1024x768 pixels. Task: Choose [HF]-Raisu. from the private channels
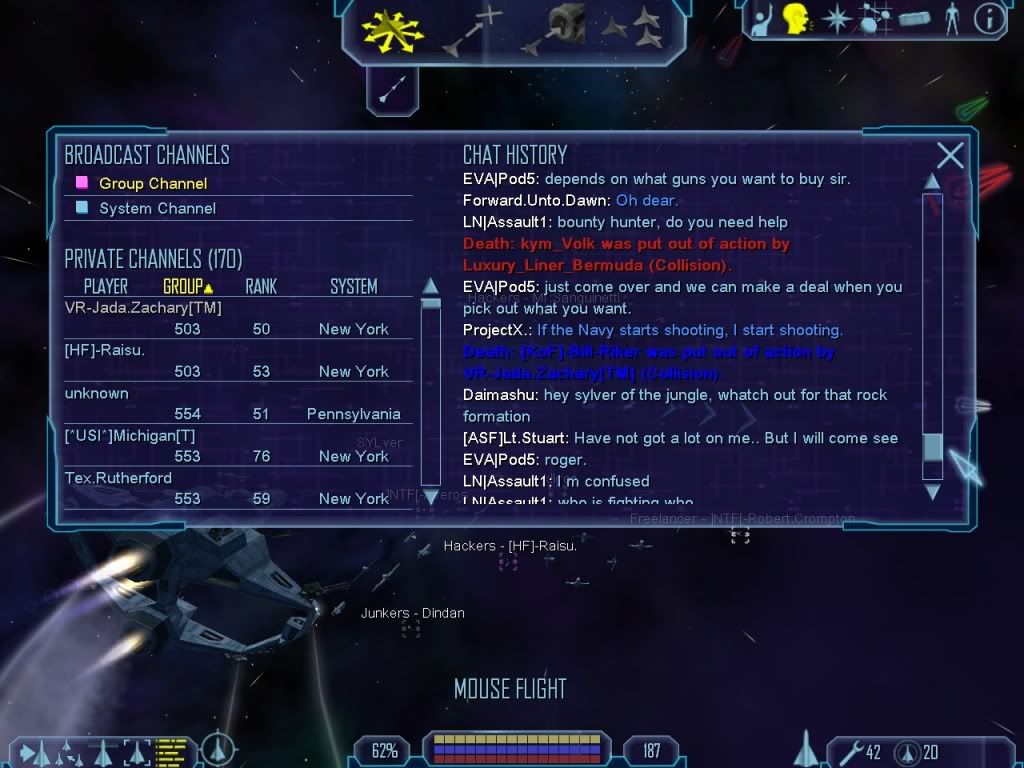(x=105, y=350)
